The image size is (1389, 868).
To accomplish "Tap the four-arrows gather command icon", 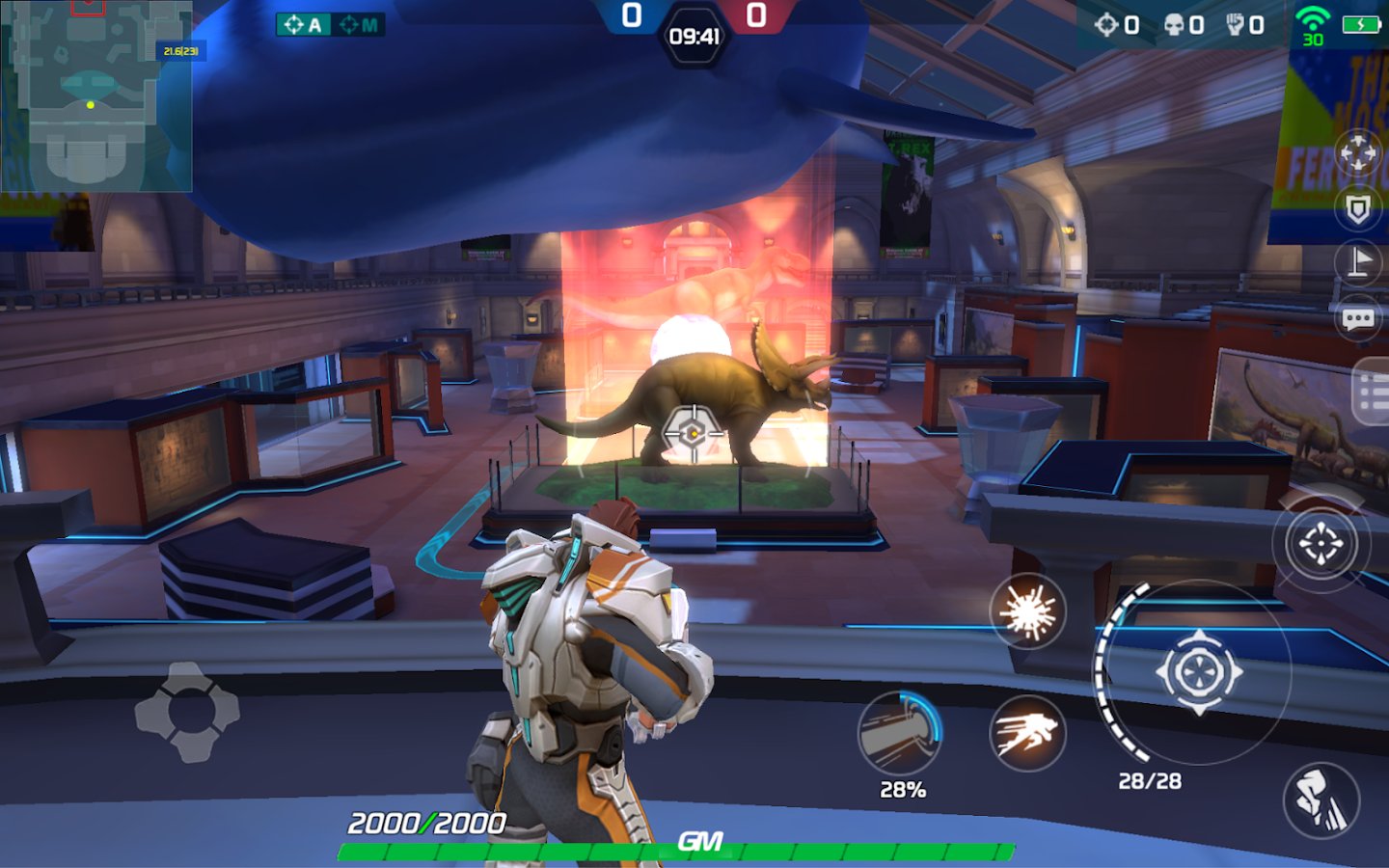I will point(1358,154).
